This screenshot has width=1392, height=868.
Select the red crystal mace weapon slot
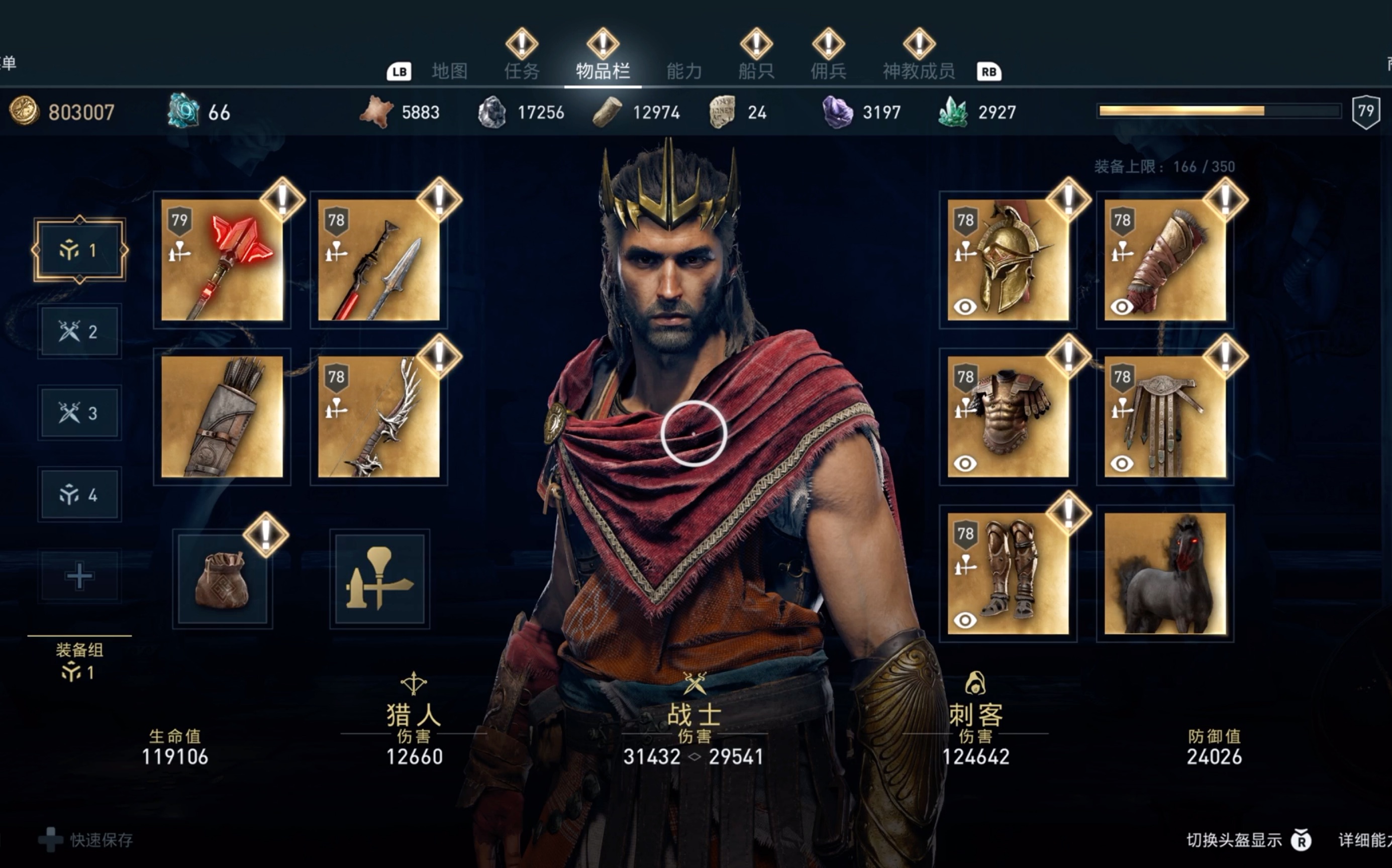(222, 260)
